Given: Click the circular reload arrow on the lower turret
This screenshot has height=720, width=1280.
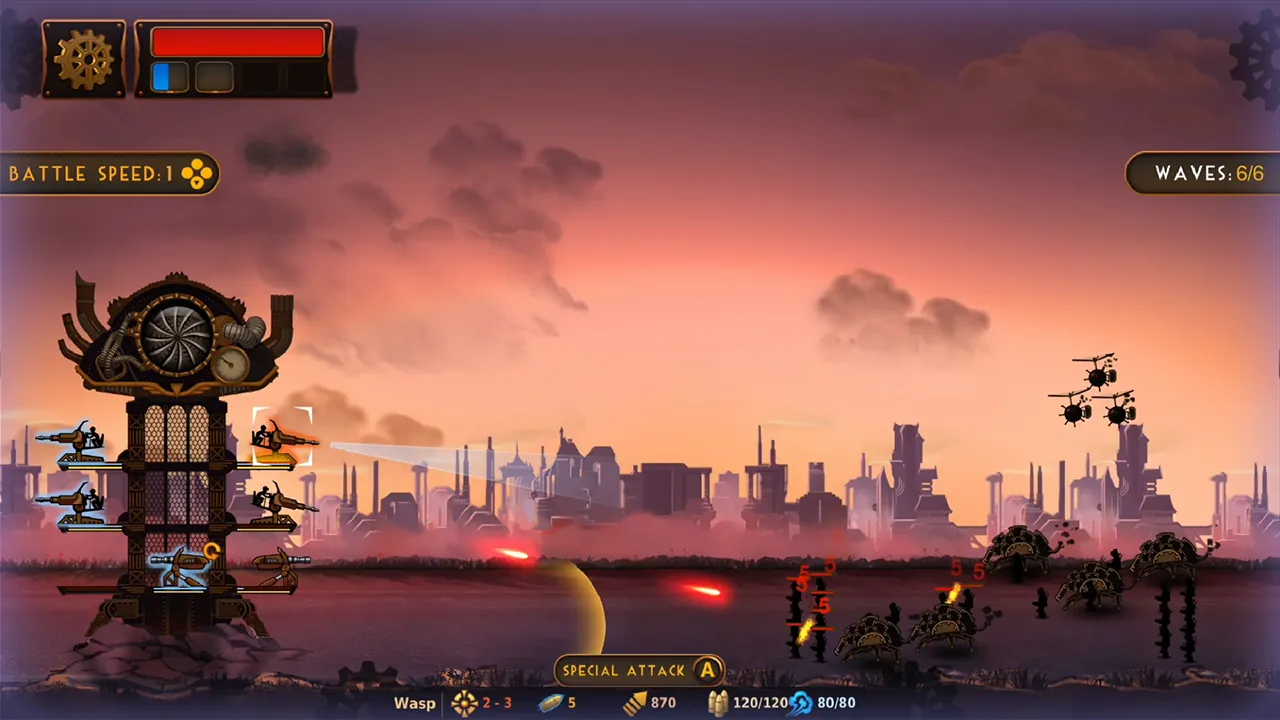Looking at the screenshot, I should 211,551.
